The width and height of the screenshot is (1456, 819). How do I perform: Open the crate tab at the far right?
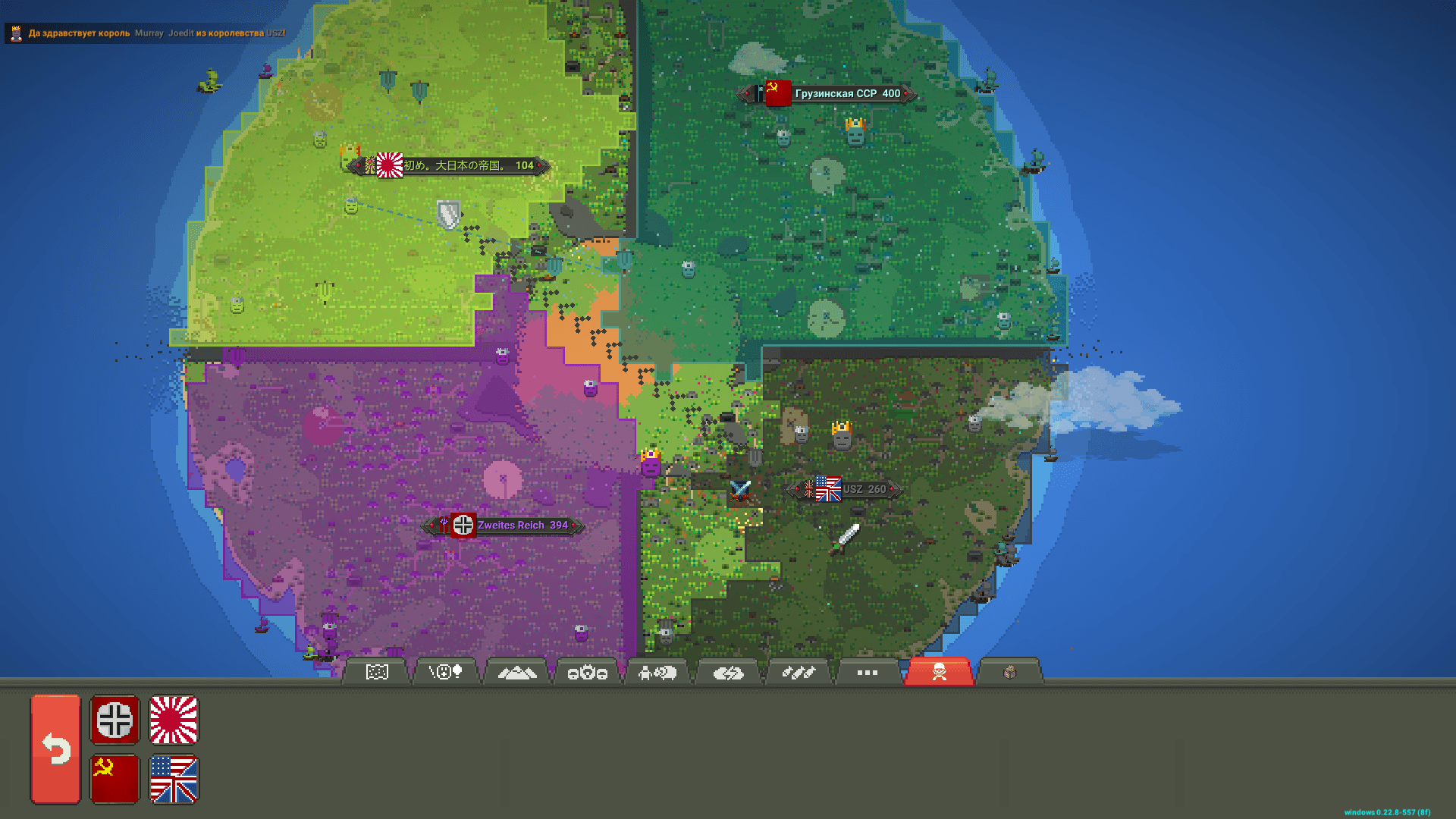coord(1009,672)
